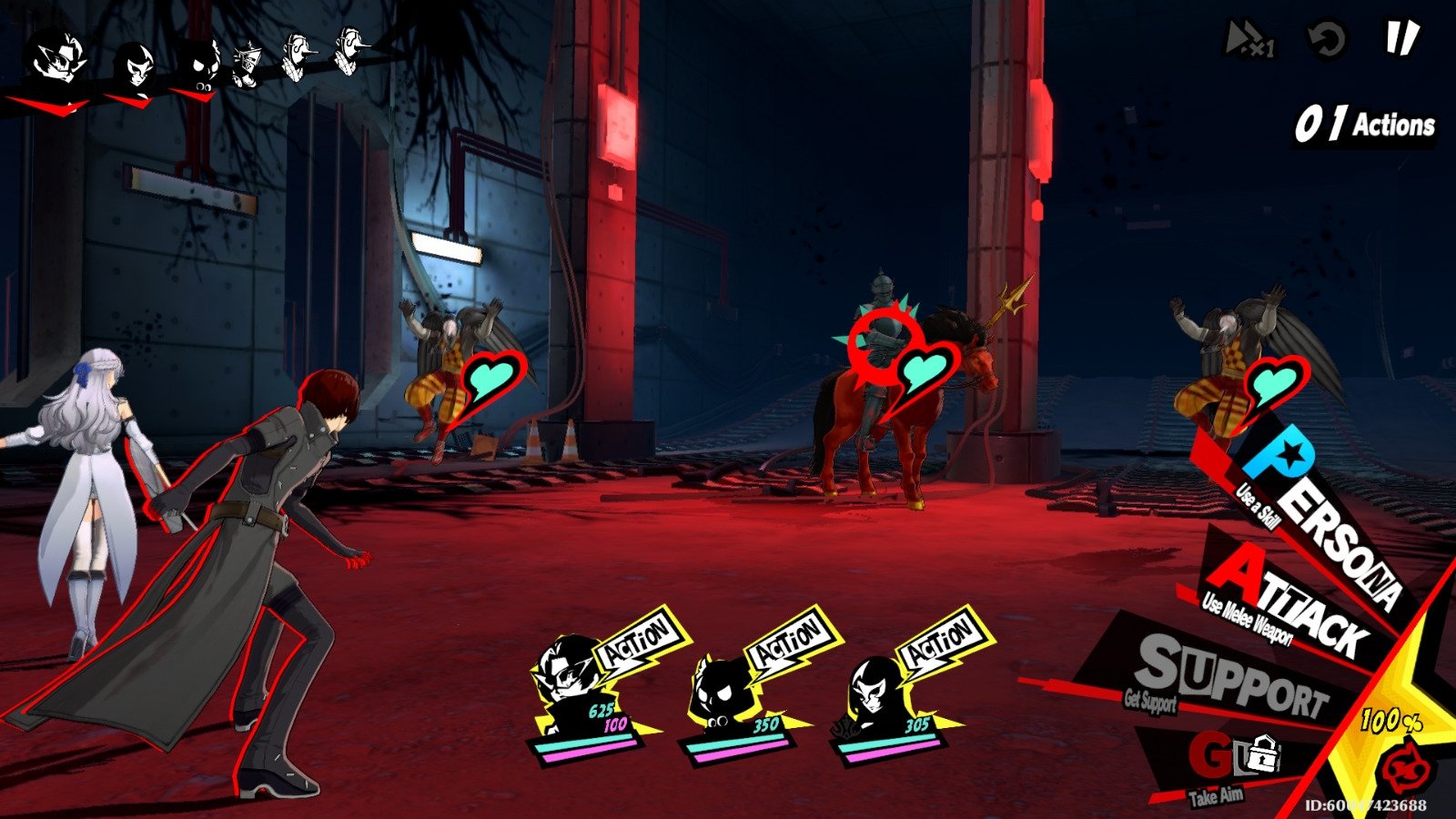Select the first party member portrait top-left
Image resolution: width=1456 pixels, height=819 pixels.
55,59
